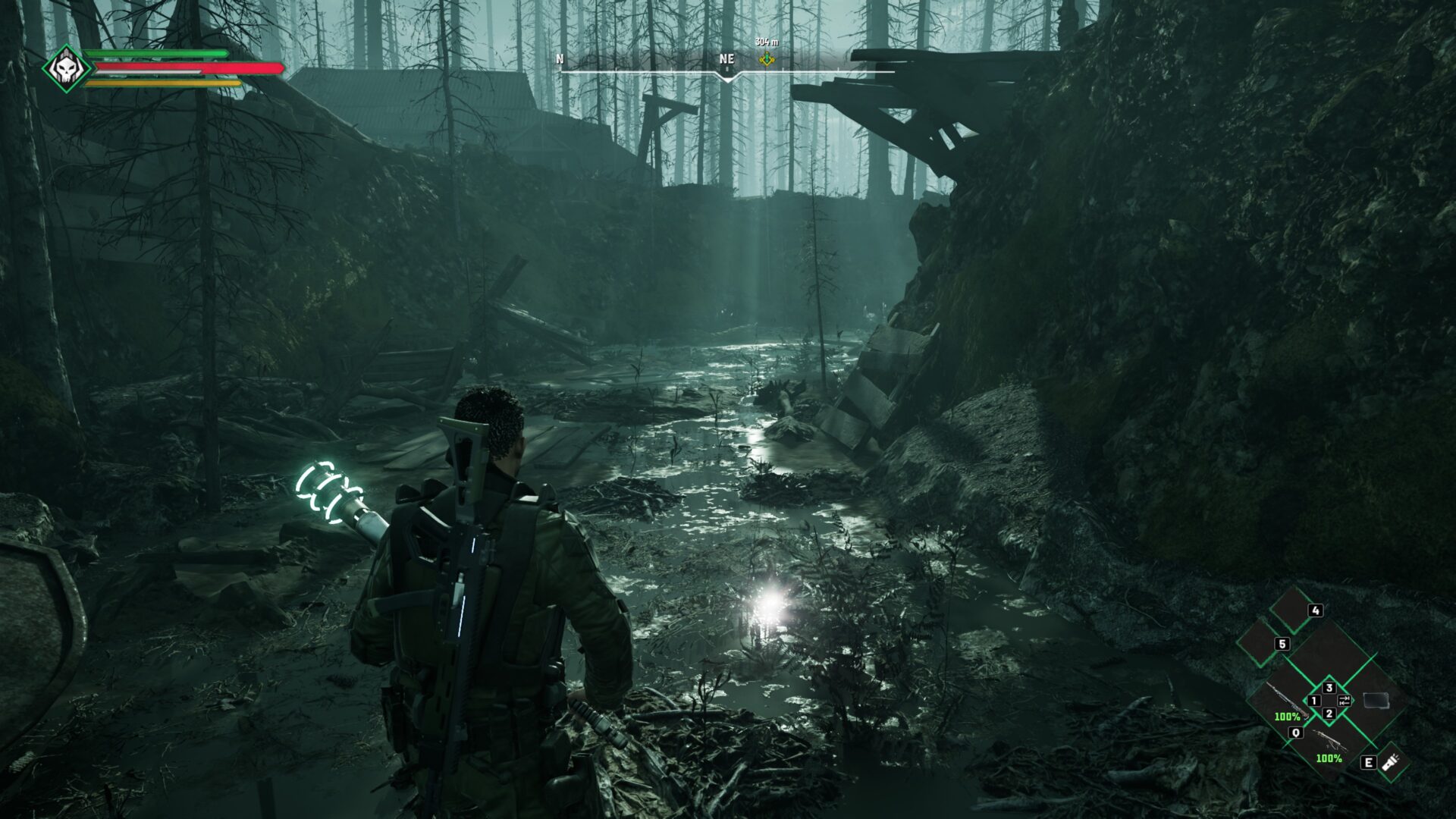The height and width of the screenshot is (819, 1456).
Task: Click the objective marker on the compass
Action: [767, 58]
